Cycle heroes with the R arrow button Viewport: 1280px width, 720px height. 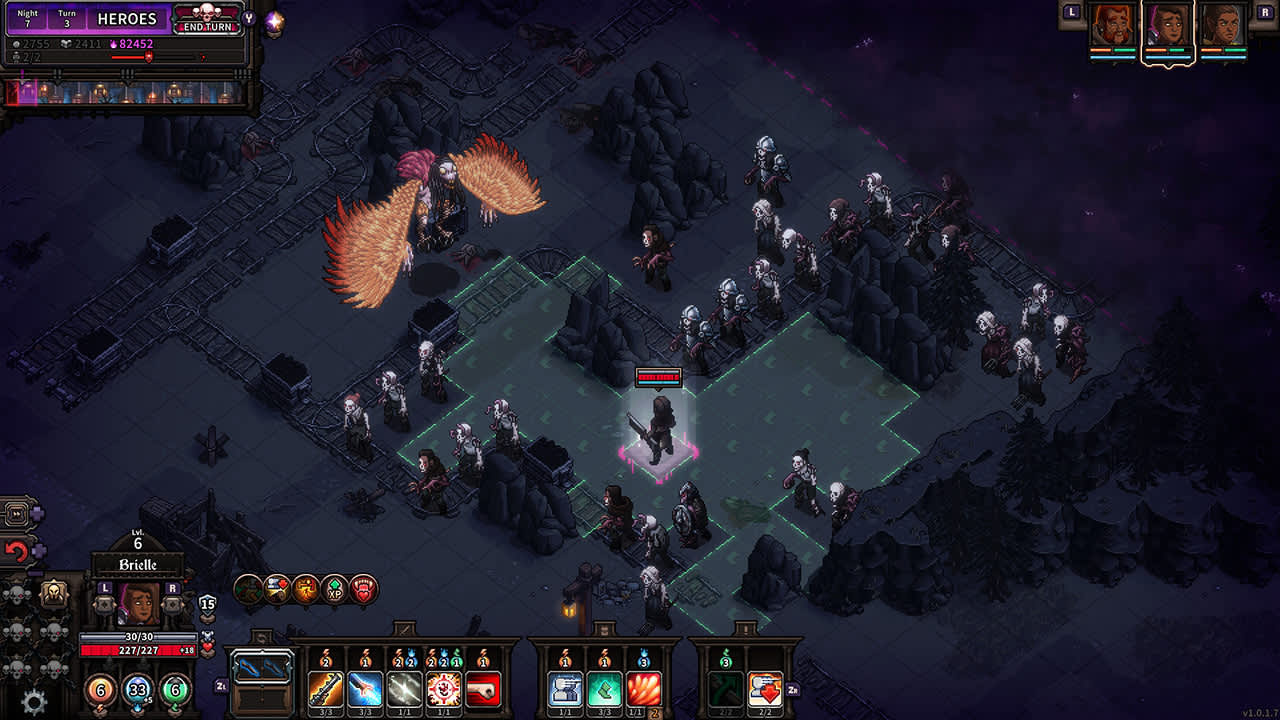(x=172, y=589)
